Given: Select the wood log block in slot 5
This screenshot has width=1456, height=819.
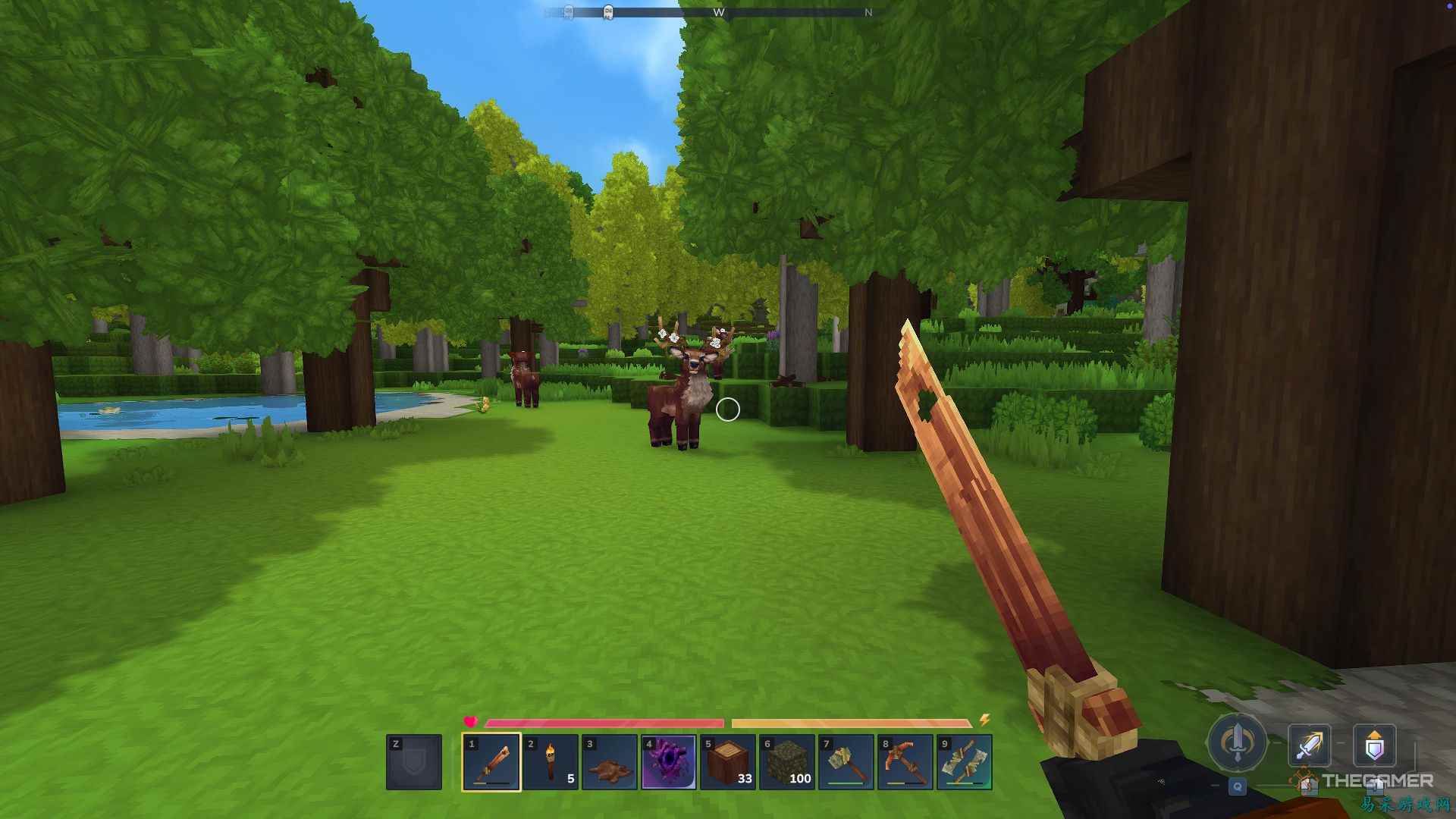Looking at the screenshot, I should click(726, 762).
